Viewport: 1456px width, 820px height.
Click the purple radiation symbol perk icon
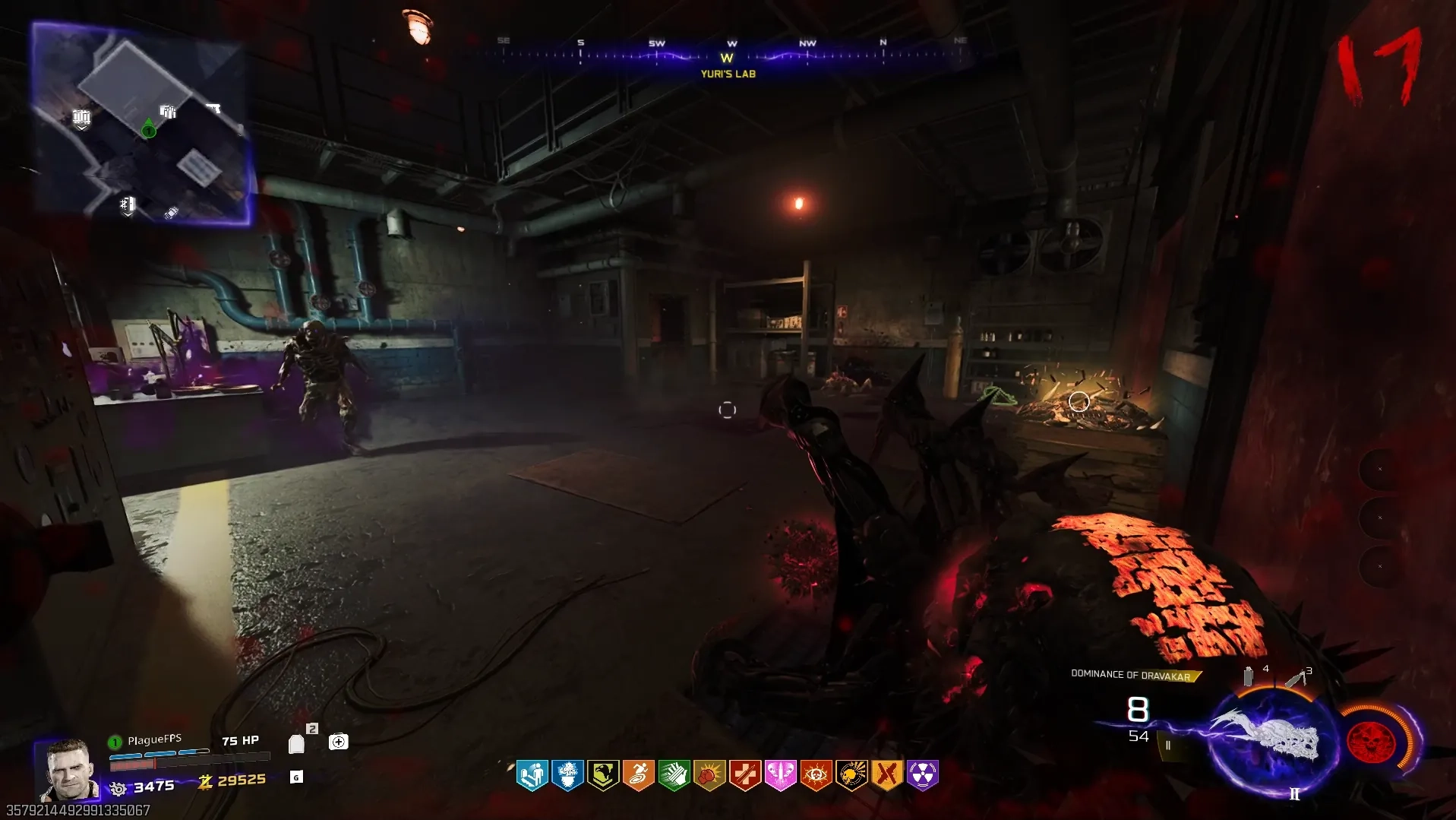coord(922,775)
